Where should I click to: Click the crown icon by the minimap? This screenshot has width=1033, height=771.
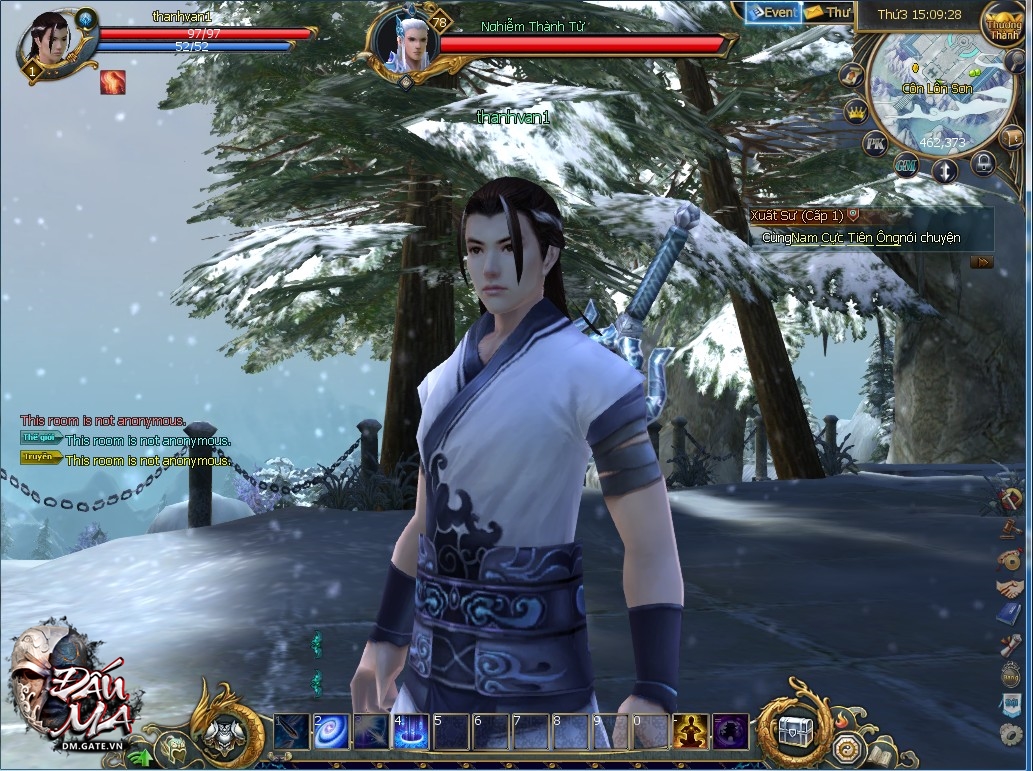856,111
